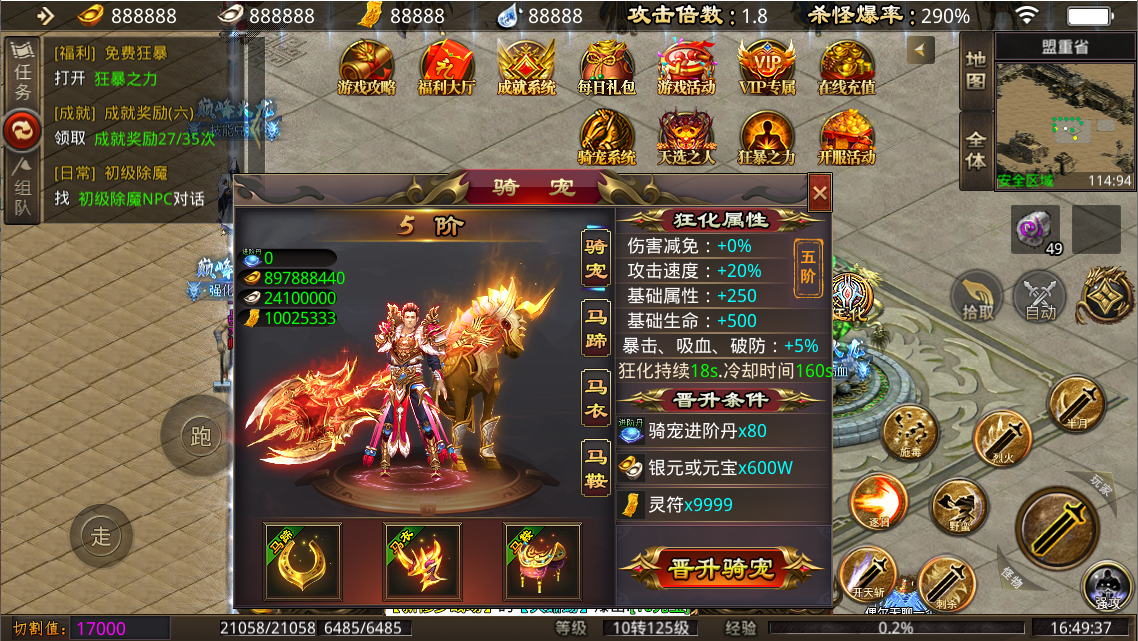Click the 晋升骑宠 upgrade button
The width and height of the screenshot is (1138, 641).
[x=720, y=569]
